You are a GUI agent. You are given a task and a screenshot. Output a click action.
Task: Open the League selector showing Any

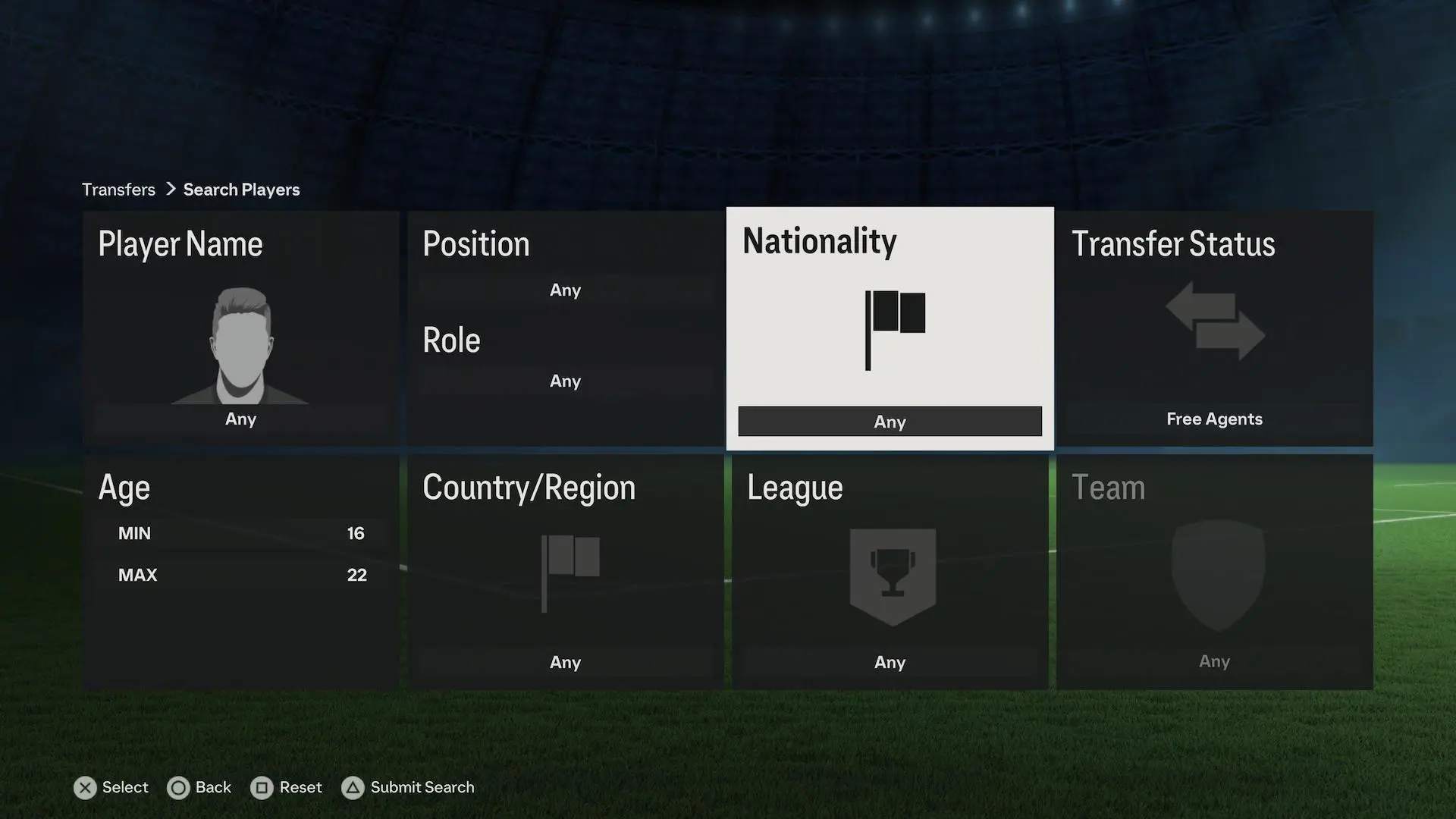(890, 662)
